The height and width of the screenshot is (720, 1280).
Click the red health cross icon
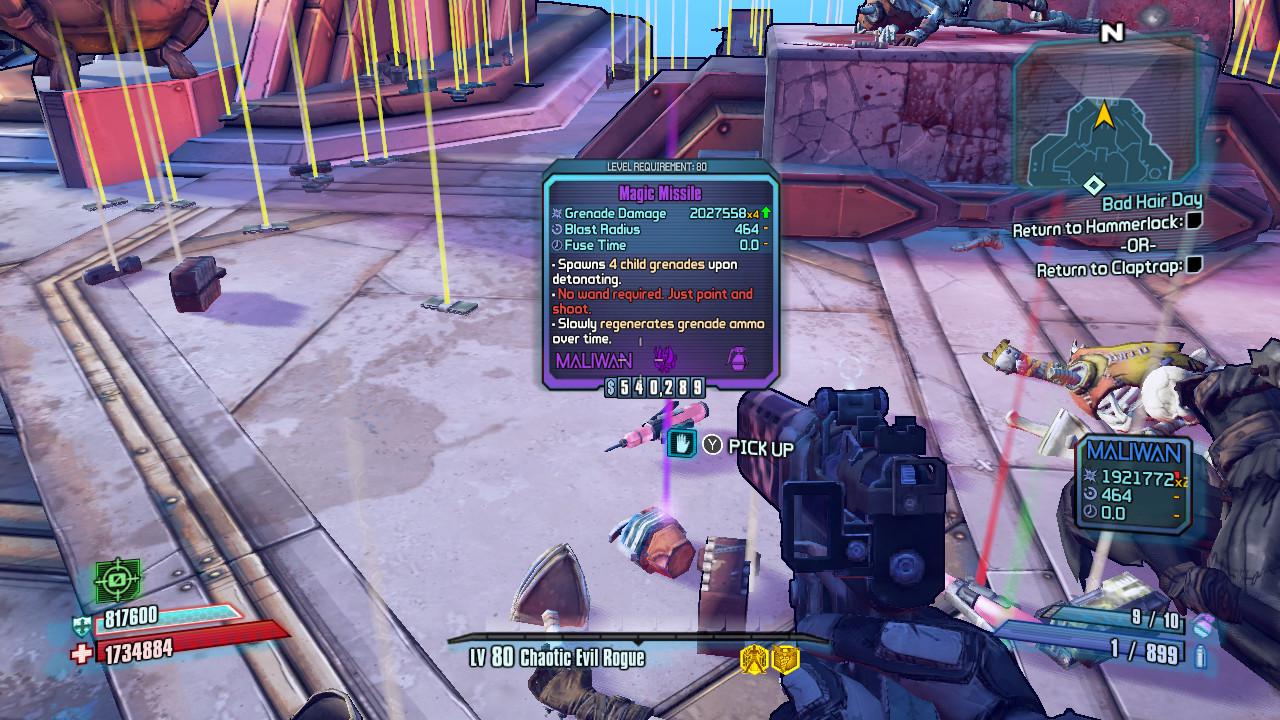click(83, 651)
